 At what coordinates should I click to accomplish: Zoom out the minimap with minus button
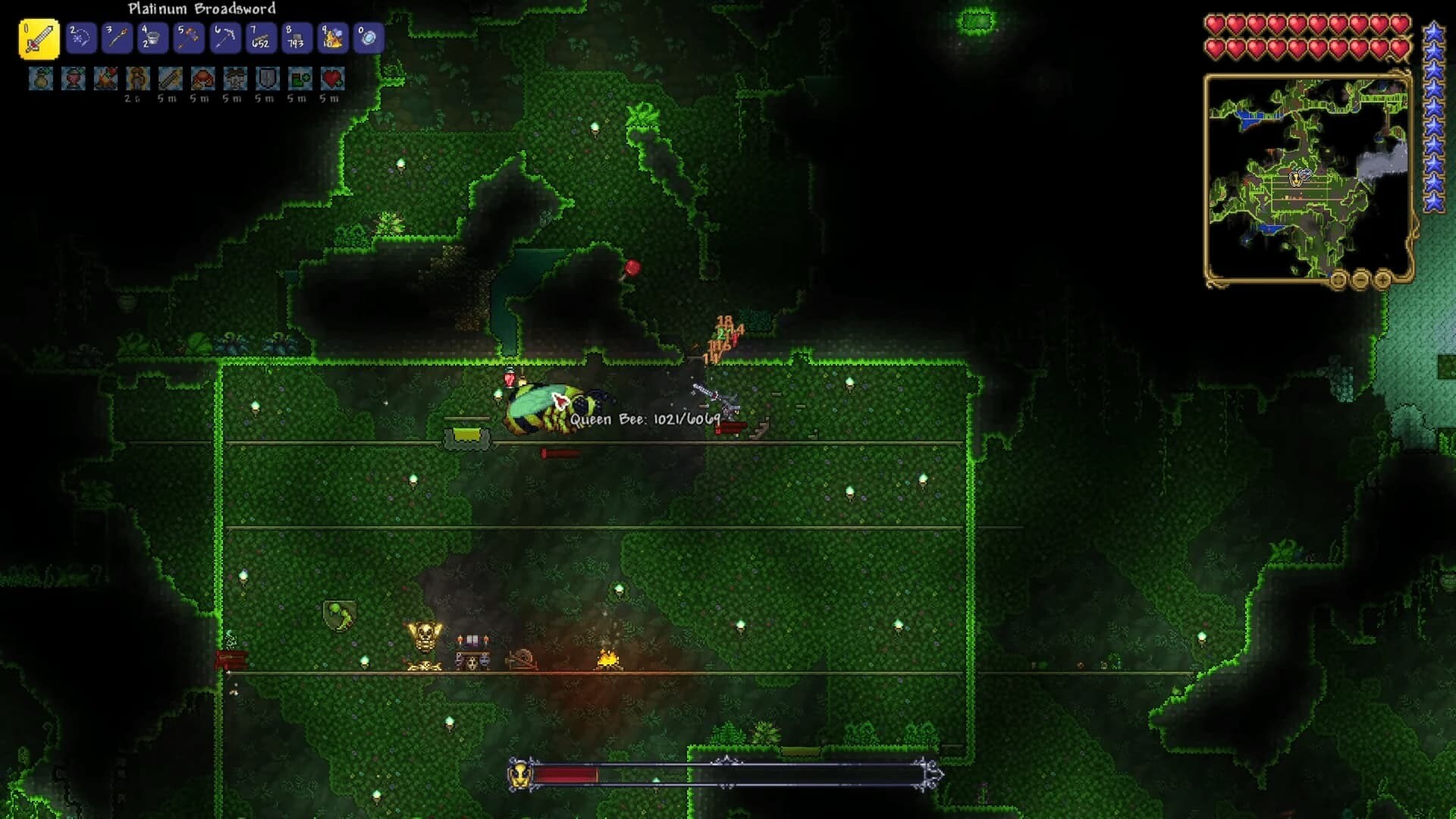tap(1360, 281)
